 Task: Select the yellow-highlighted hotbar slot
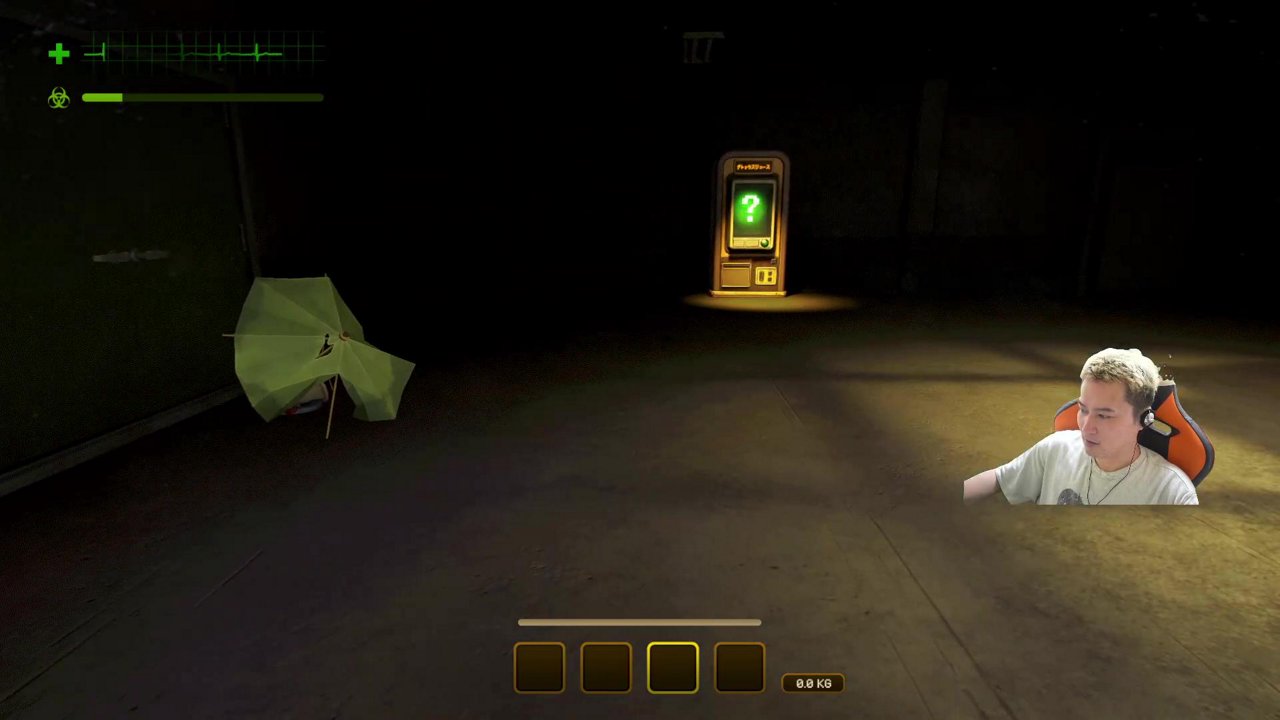click(672, 667)
